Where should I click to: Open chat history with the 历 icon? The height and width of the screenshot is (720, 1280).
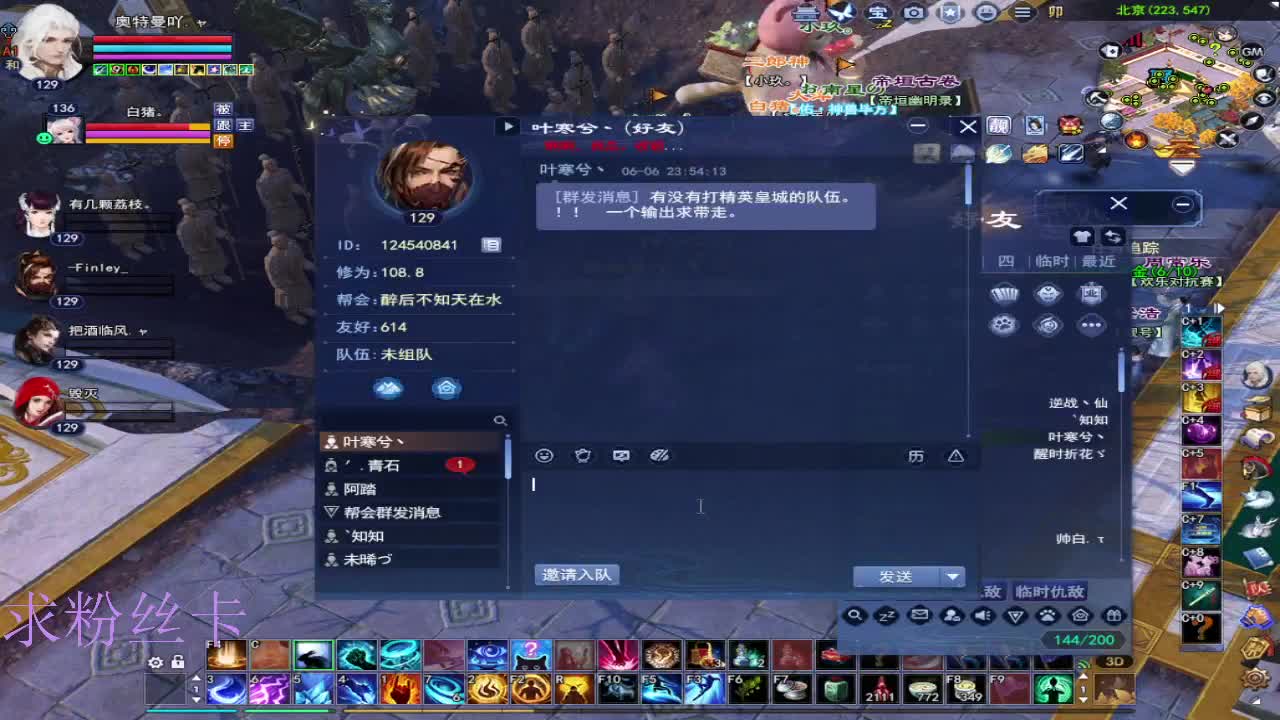coord(917,455)
